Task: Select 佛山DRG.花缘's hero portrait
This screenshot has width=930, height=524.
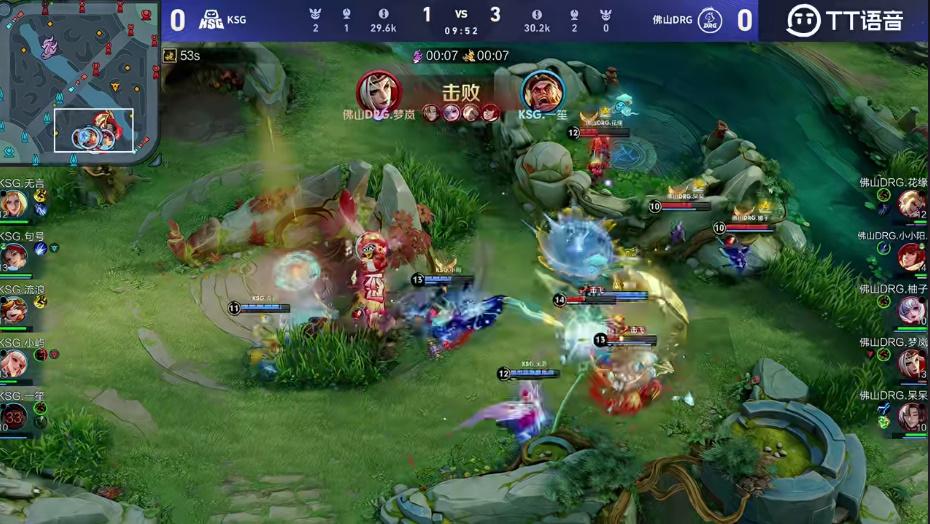Action: [911, 204]
